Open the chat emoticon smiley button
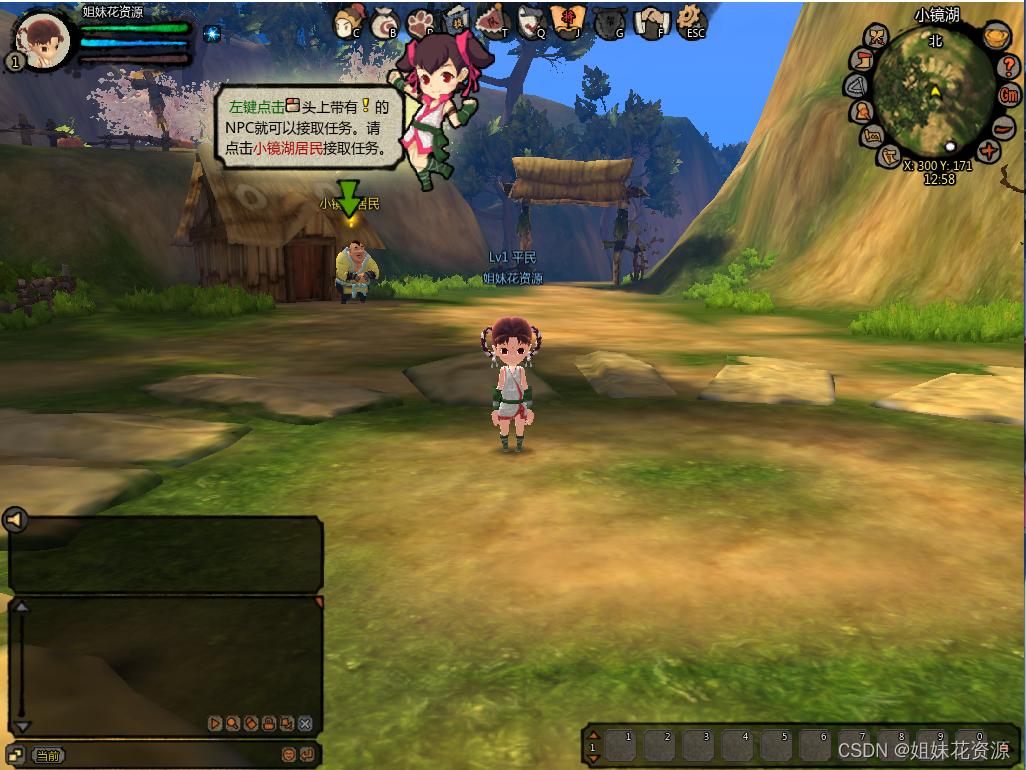The image size is (1026, 770). tap(289, 754)
